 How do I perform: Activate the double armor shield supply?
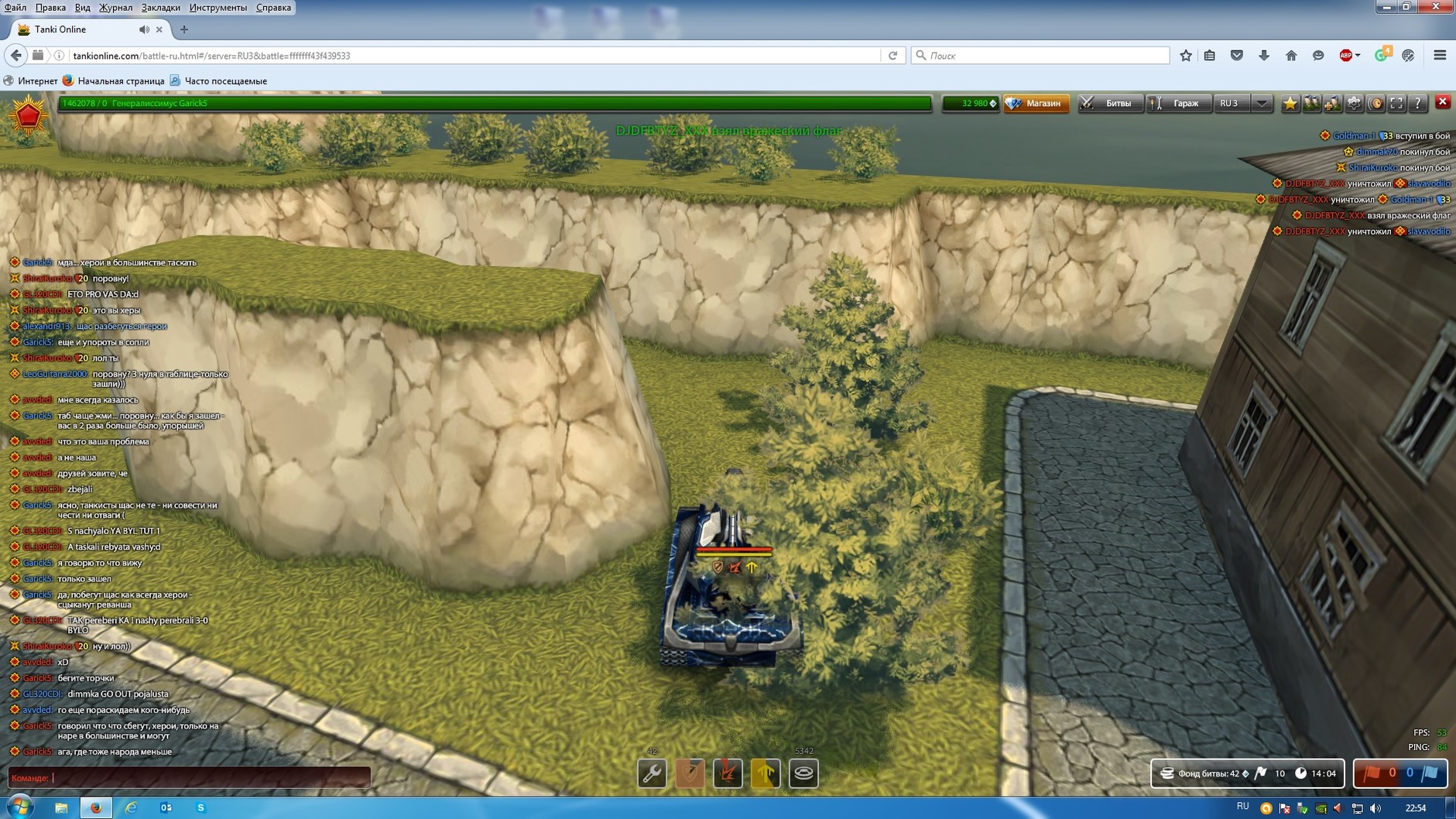point(690,773)
